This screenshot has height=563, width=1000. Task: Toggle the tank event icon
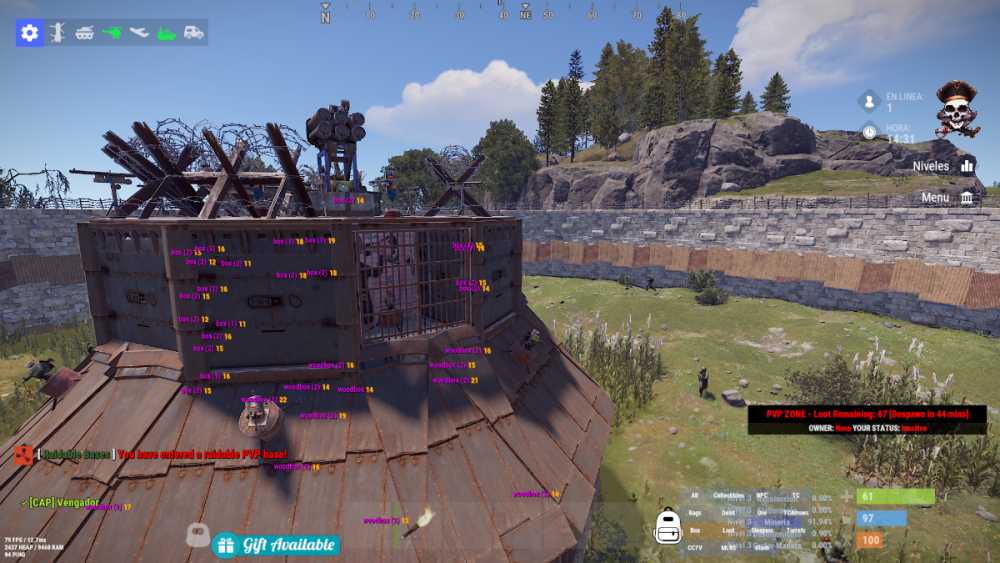85,33
